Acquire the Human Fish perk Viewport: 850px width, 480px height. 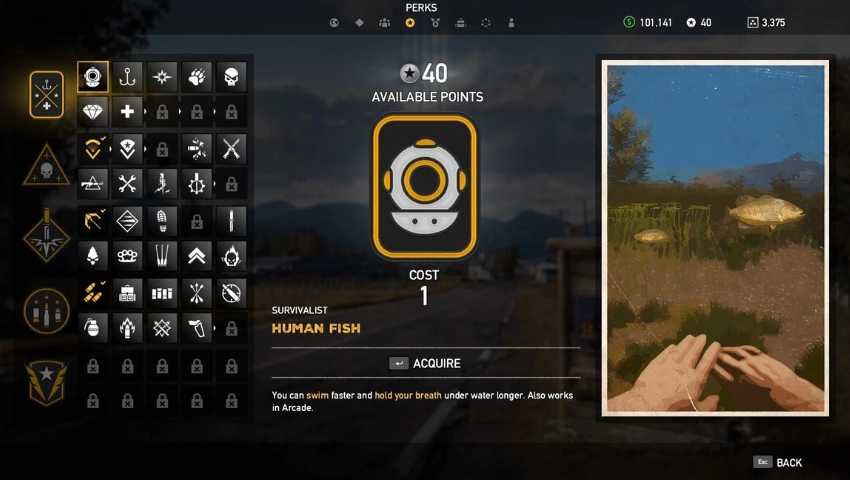point(426,363)
